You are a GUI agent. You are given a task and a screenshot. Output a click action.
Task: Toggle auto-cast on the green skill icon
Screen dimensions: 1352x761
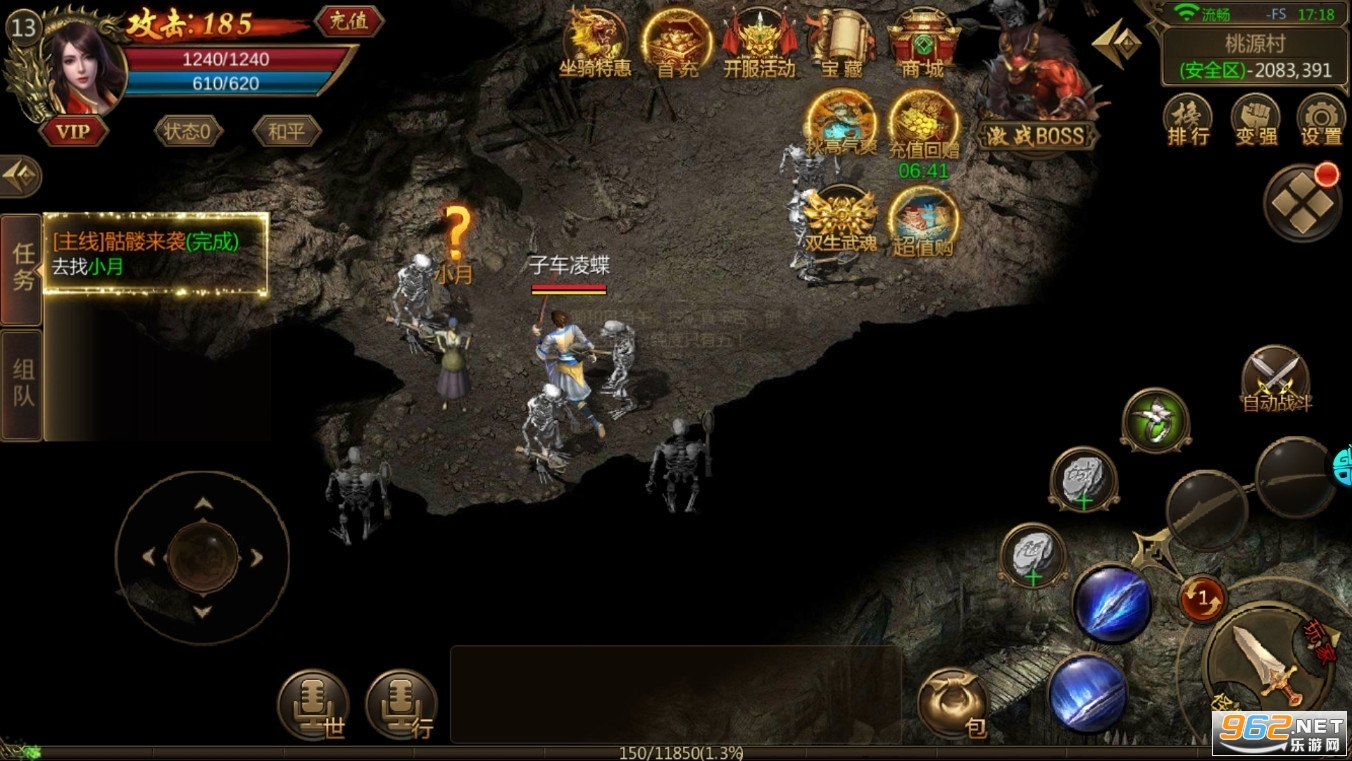tap(1155, 420)
